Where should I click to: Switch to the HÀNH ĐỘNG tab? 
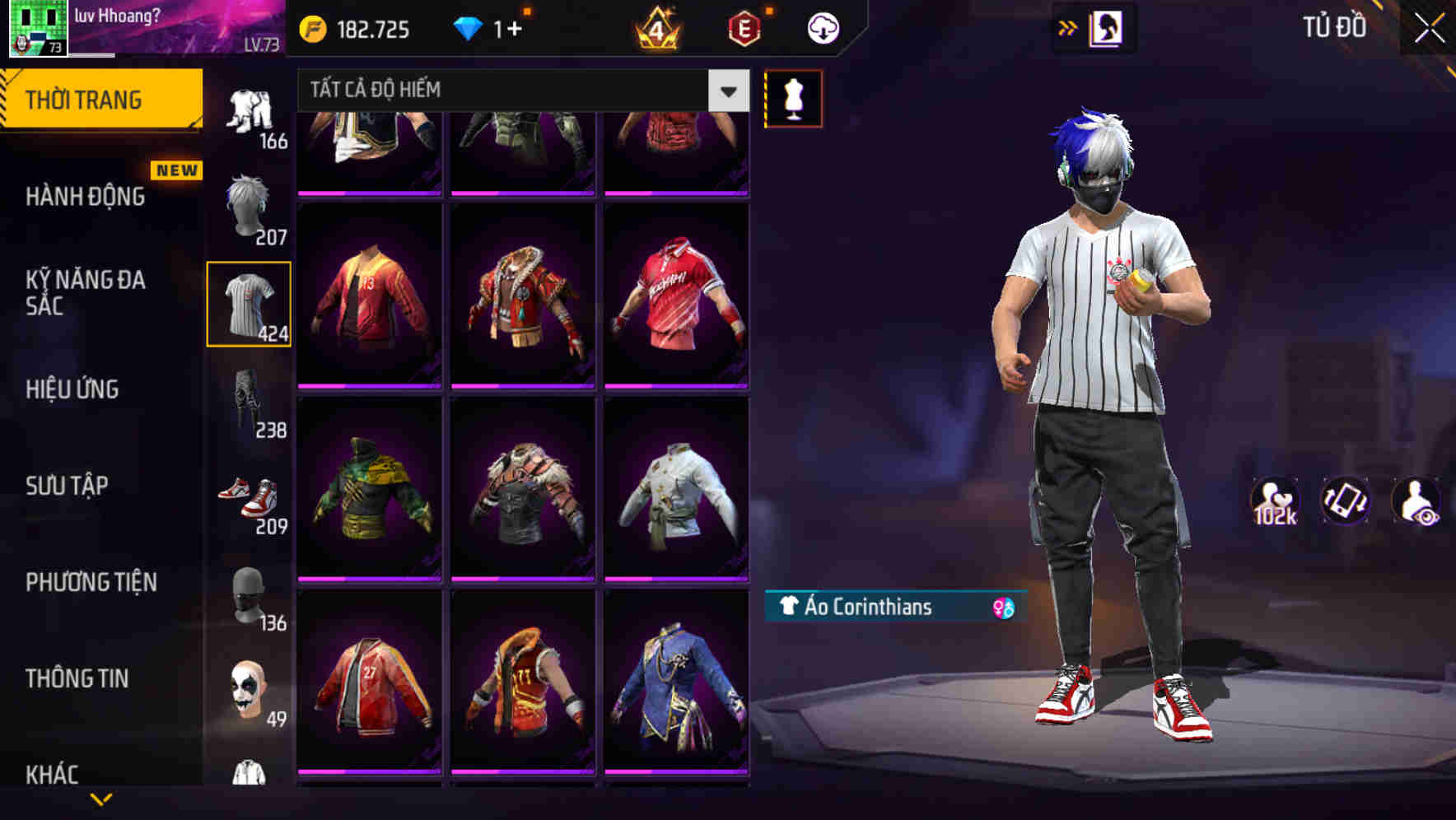(x=85, y=198)
